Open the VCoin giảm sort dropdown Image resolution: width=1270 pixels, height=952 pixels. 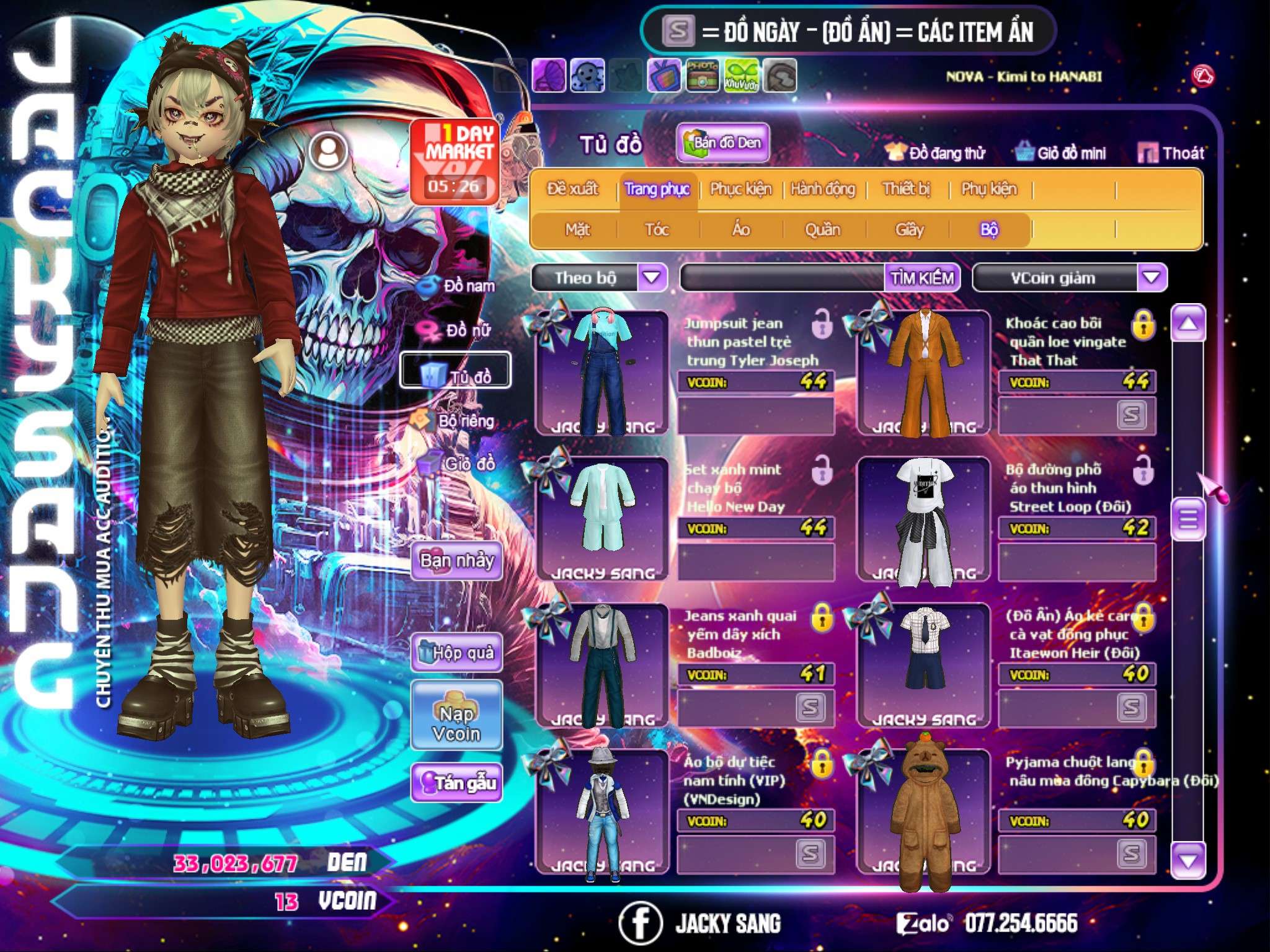[1152, 277]
